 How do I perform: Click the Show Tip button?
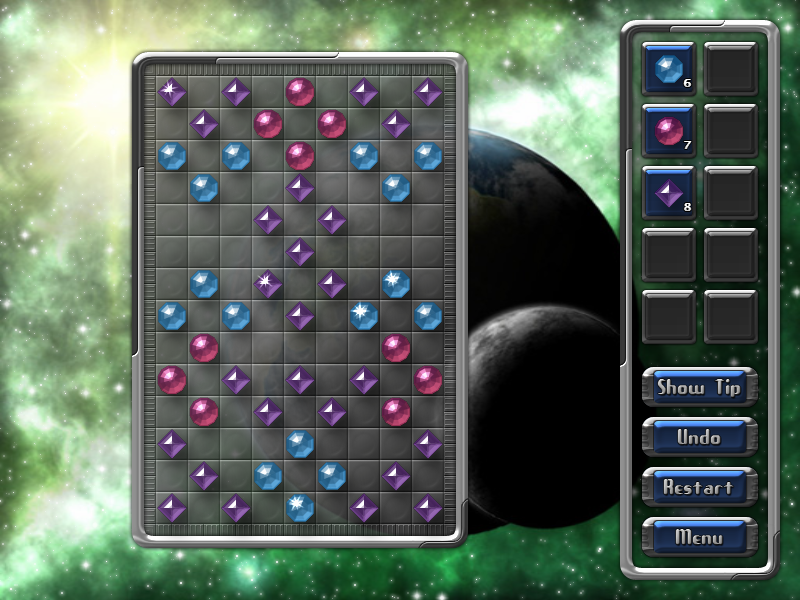(699, 387)
